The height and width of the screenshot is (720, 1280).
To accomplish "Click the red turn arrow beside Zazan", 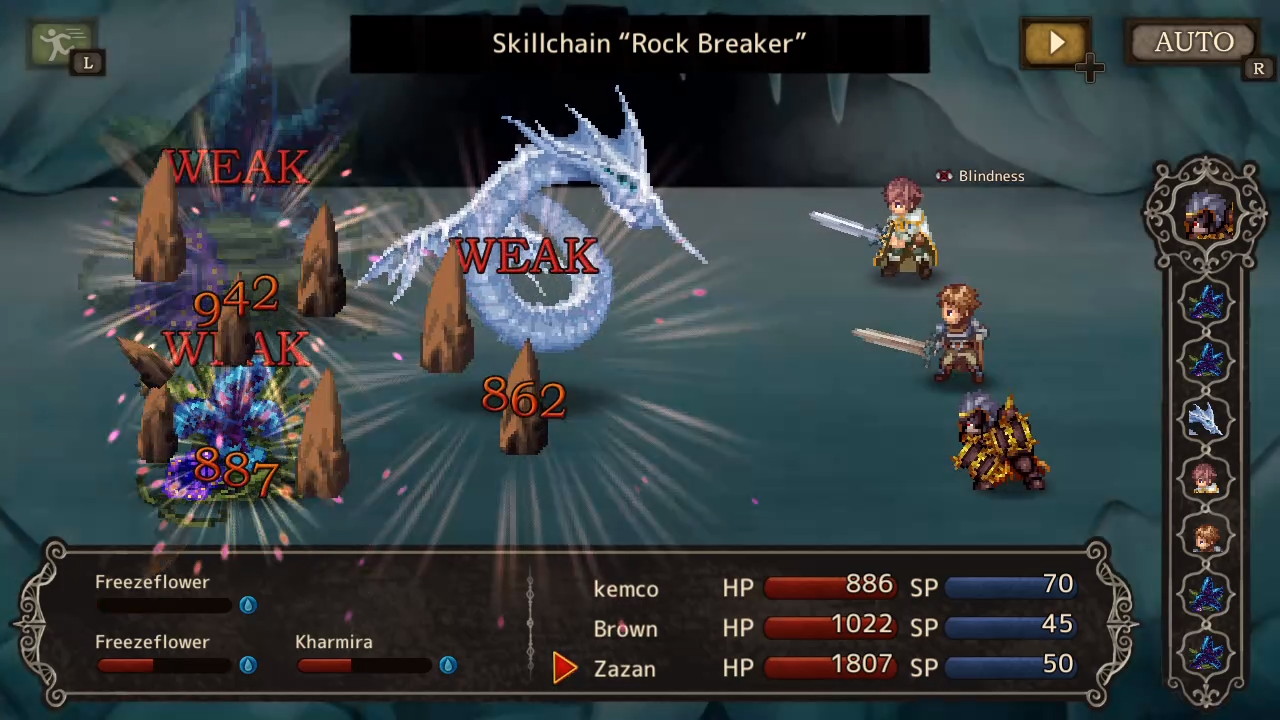I will (x=565, y=668).
